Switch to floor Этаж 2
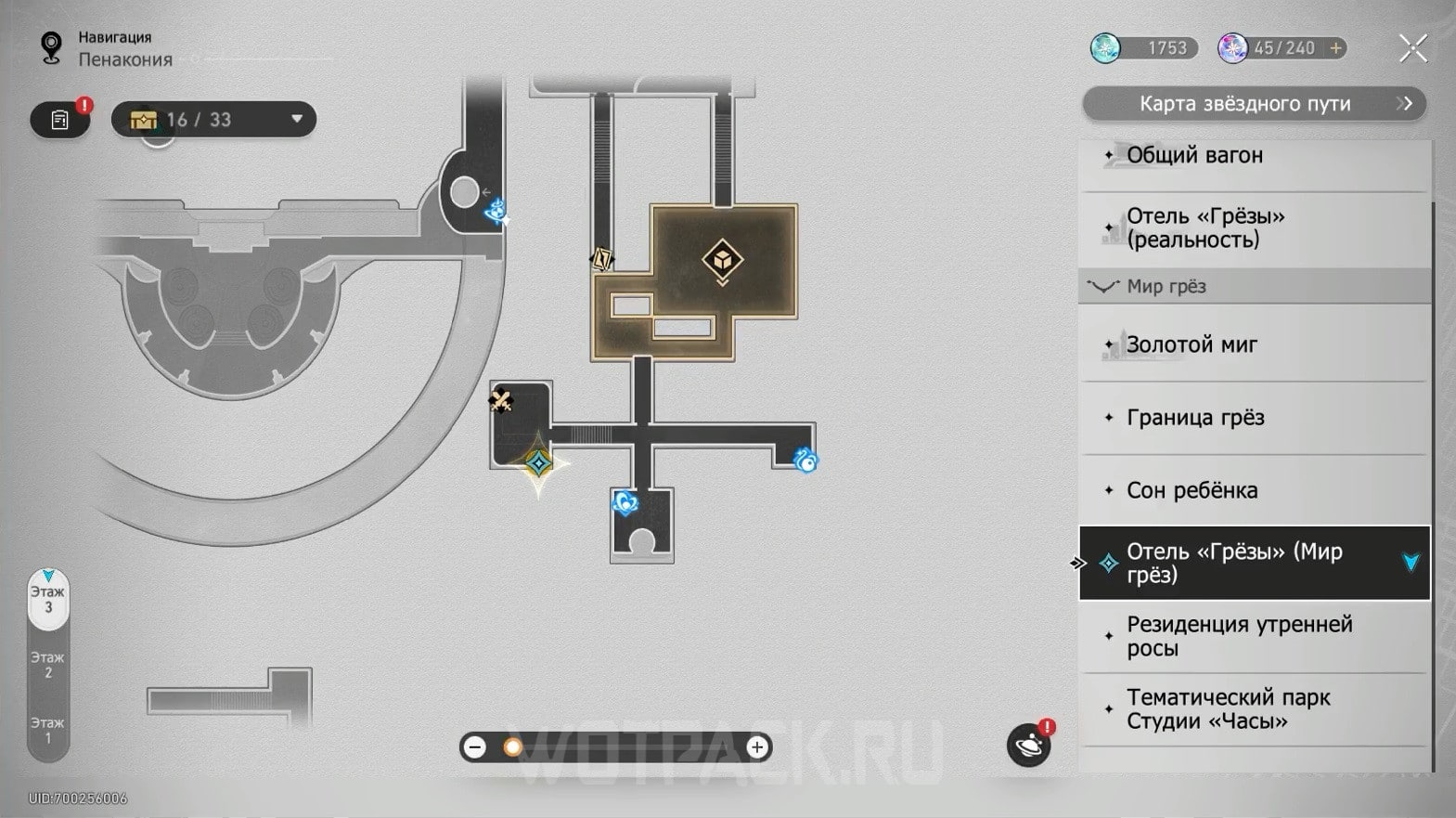The width and height of the screenshot is (1456, 818). tap(48, 665)
